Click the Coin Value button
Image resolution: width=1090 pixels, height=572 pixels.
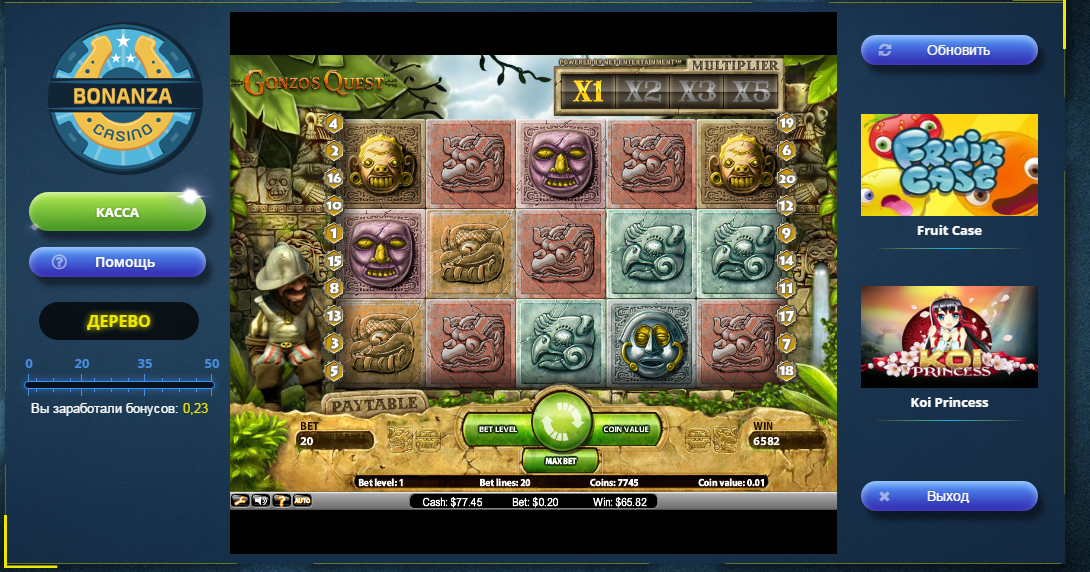coord(627,429)
